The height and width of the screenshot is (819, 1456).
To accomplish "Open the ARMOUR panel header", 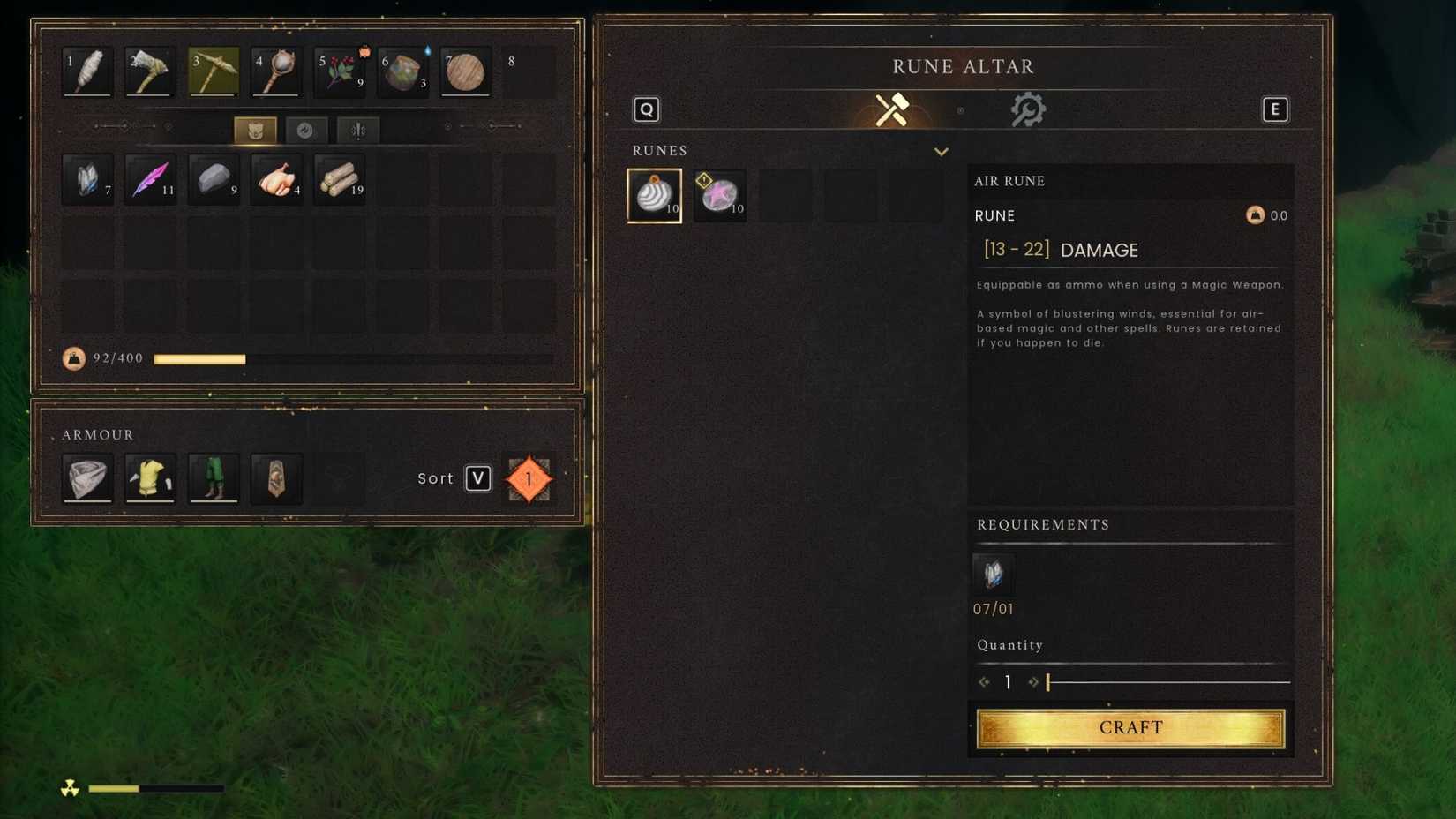I will [98, 434].
